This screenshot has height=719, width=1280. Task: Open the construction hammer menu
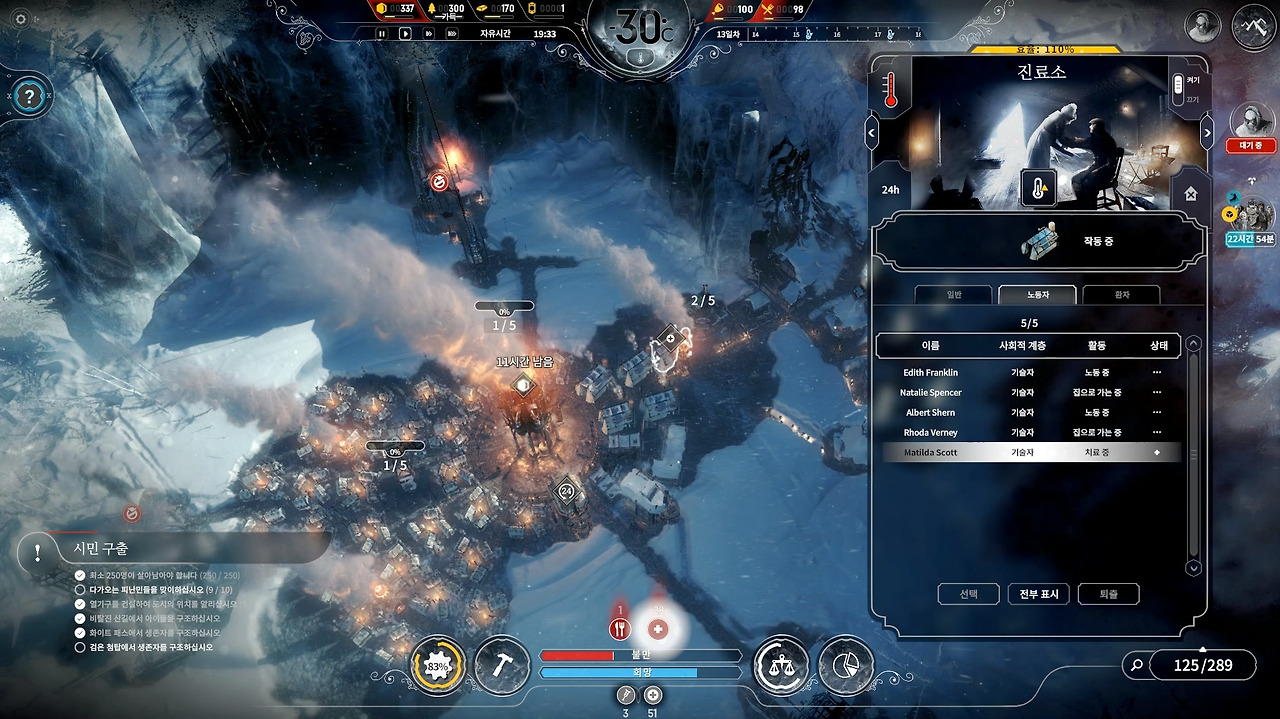(502, 665)
